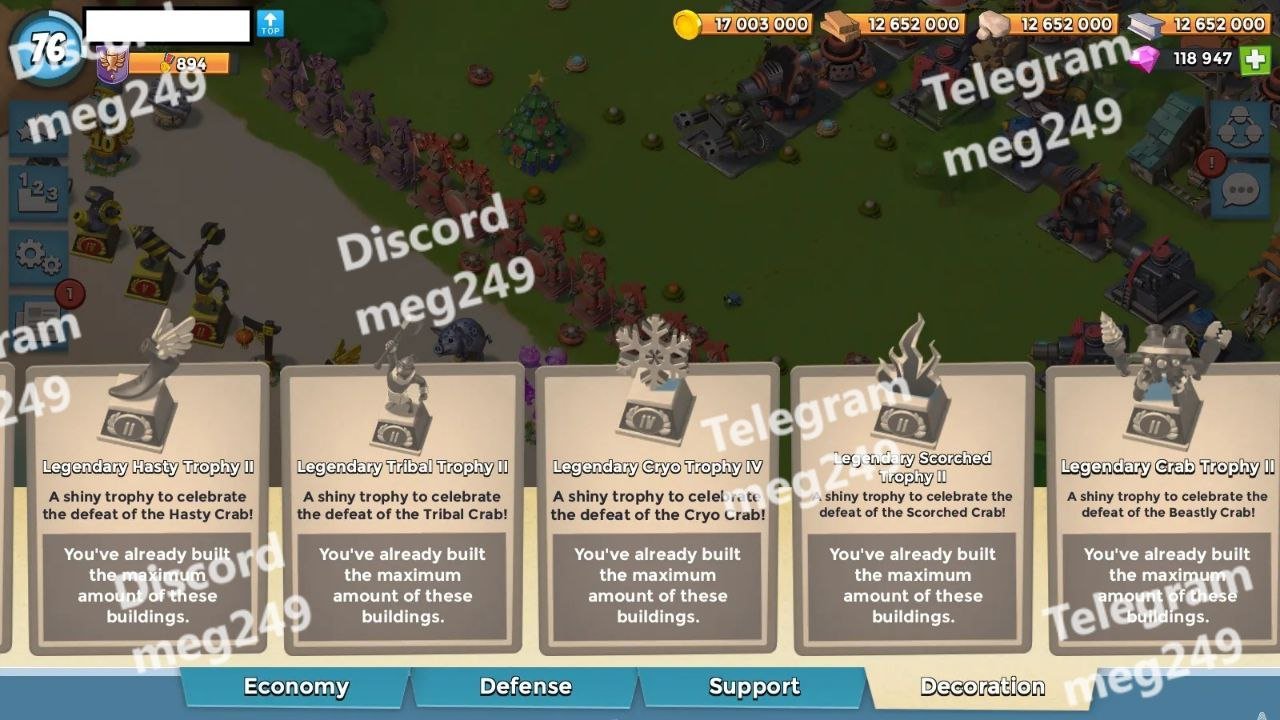Show the 1-2-3 leaderboard

click(38, 191)
